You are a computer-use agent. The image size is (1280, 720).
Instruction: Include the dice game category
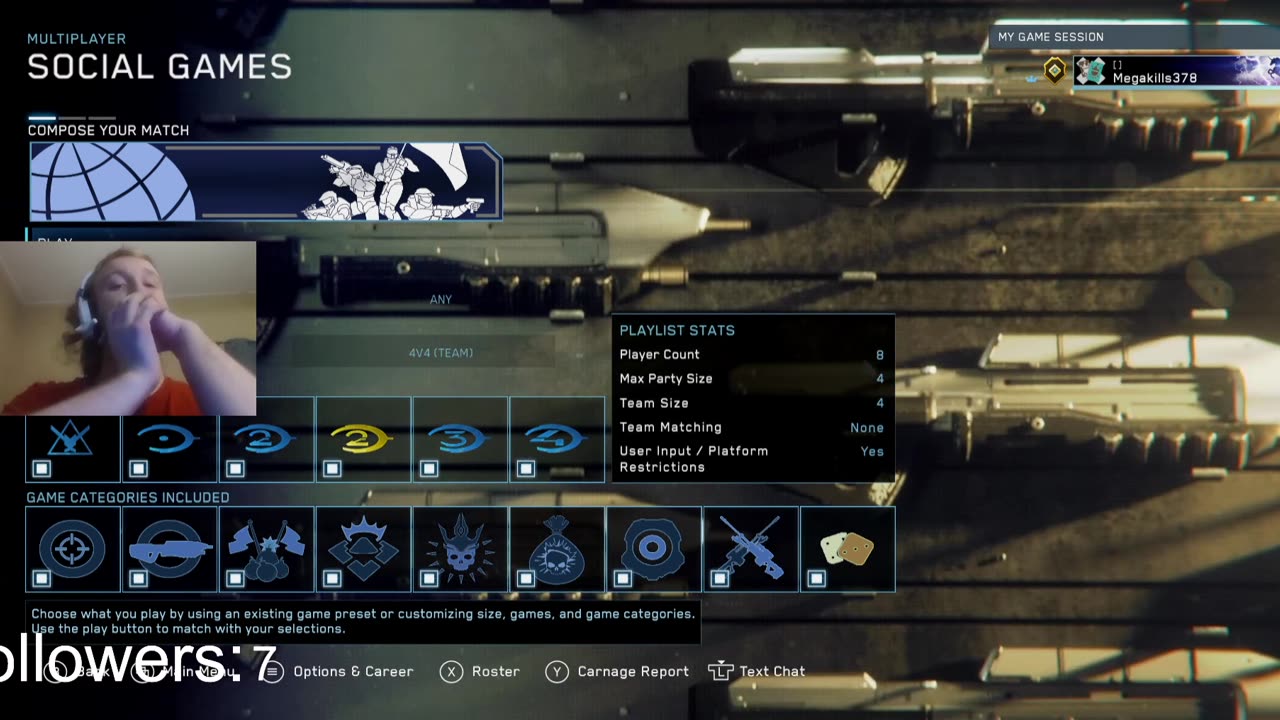coord(847,549)
